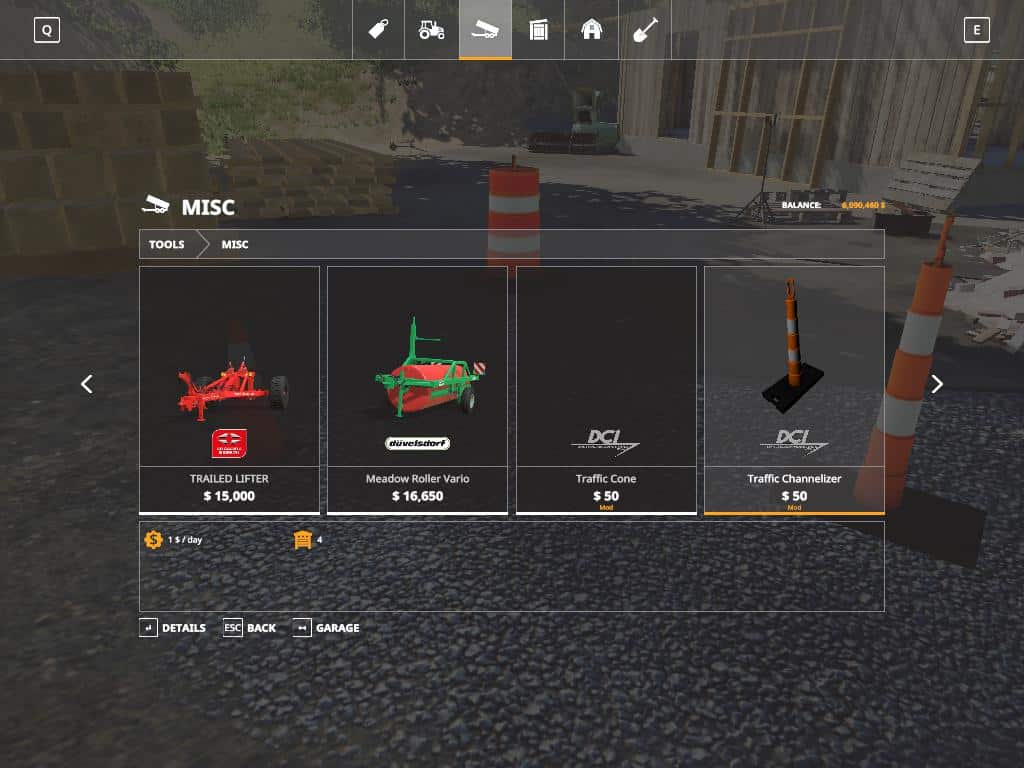The image size is (1024, 768).
Task: Choose the Meadow Roller Vario card
Action: pos(417,390)
